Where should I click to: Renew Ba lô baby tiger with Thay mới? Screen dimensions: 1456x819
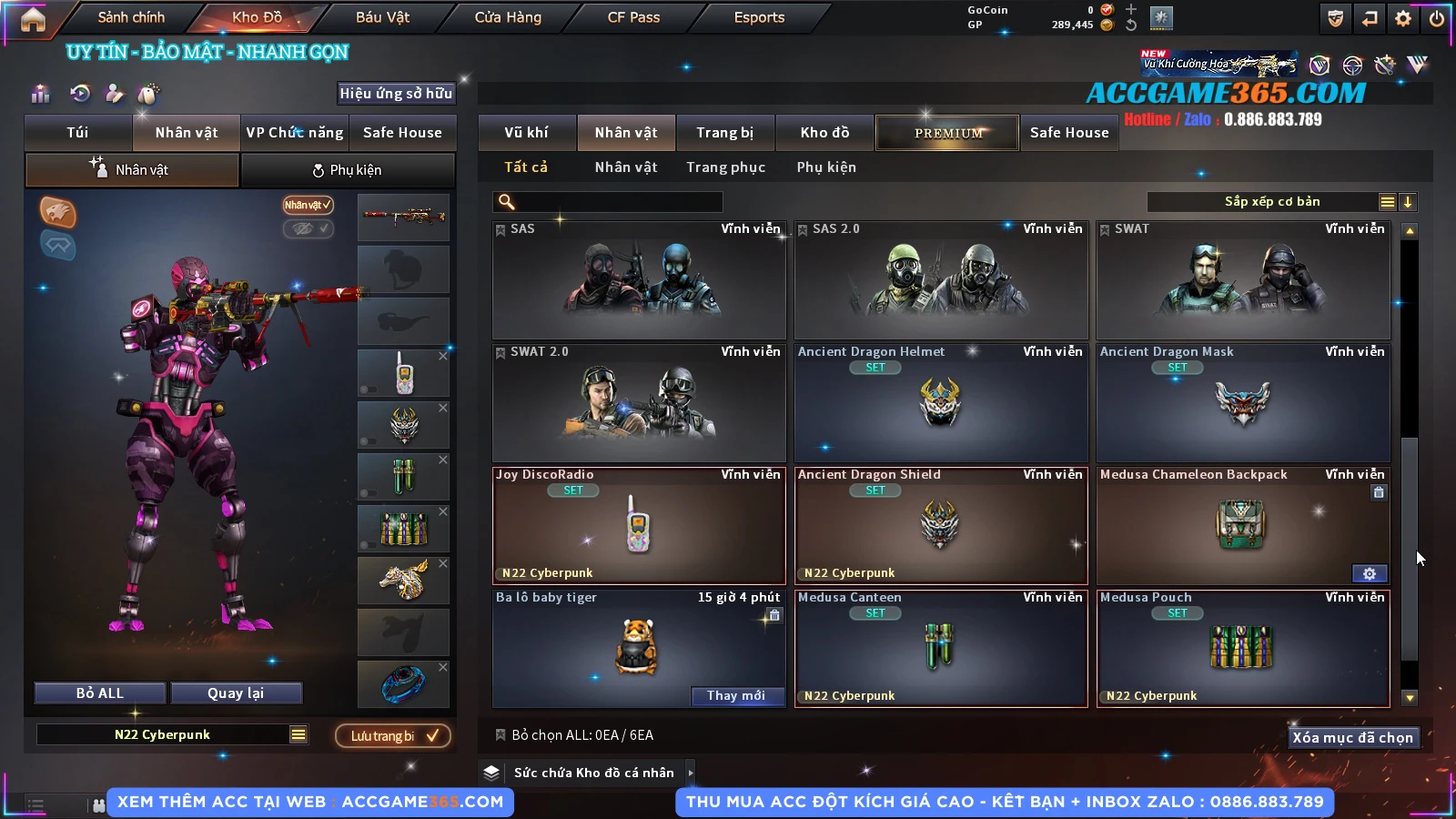pyautogui.click(x=736, y=696)
